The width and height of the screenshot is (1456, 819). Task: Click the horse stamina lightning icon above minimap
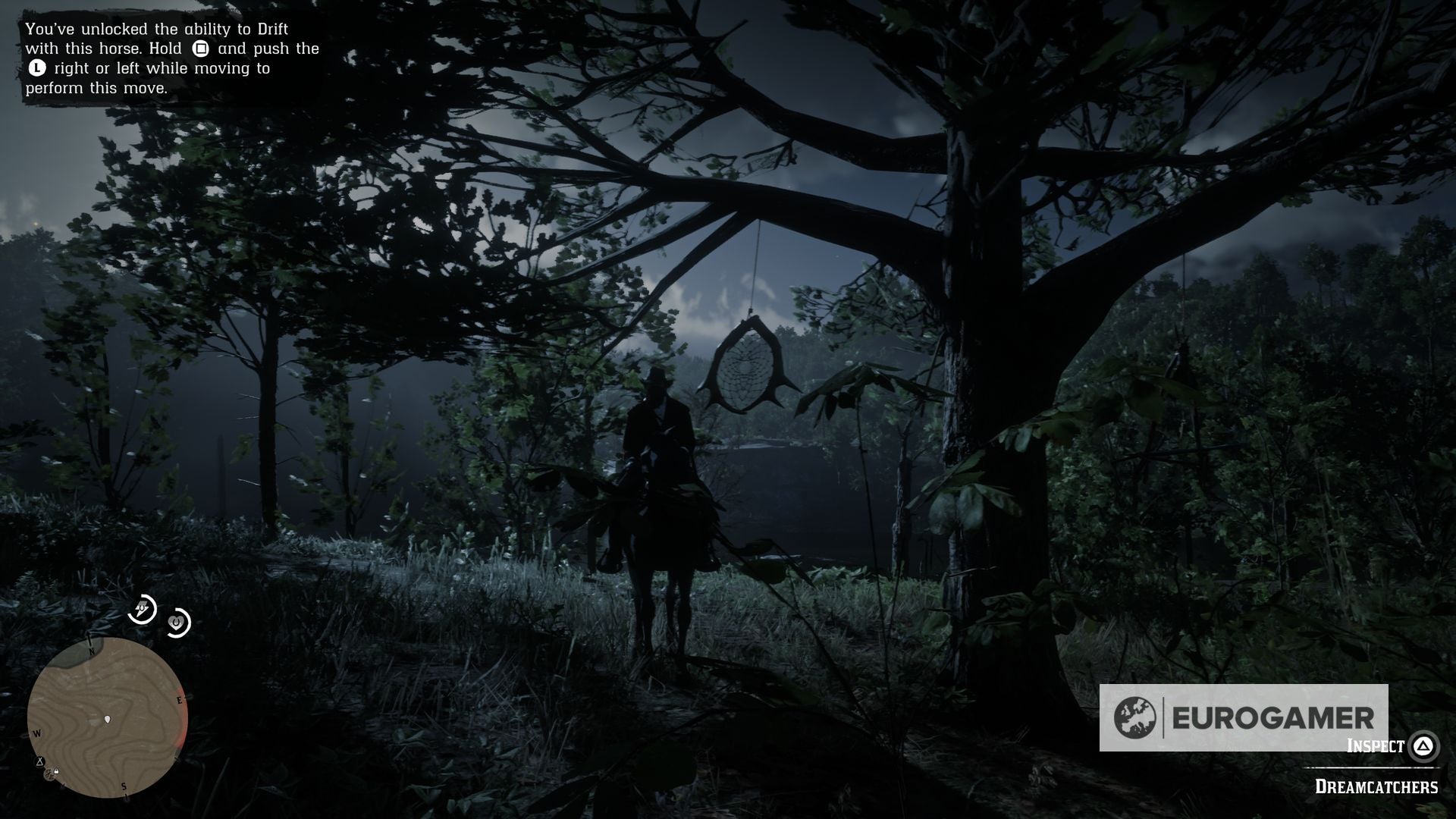tap(143, 610)
